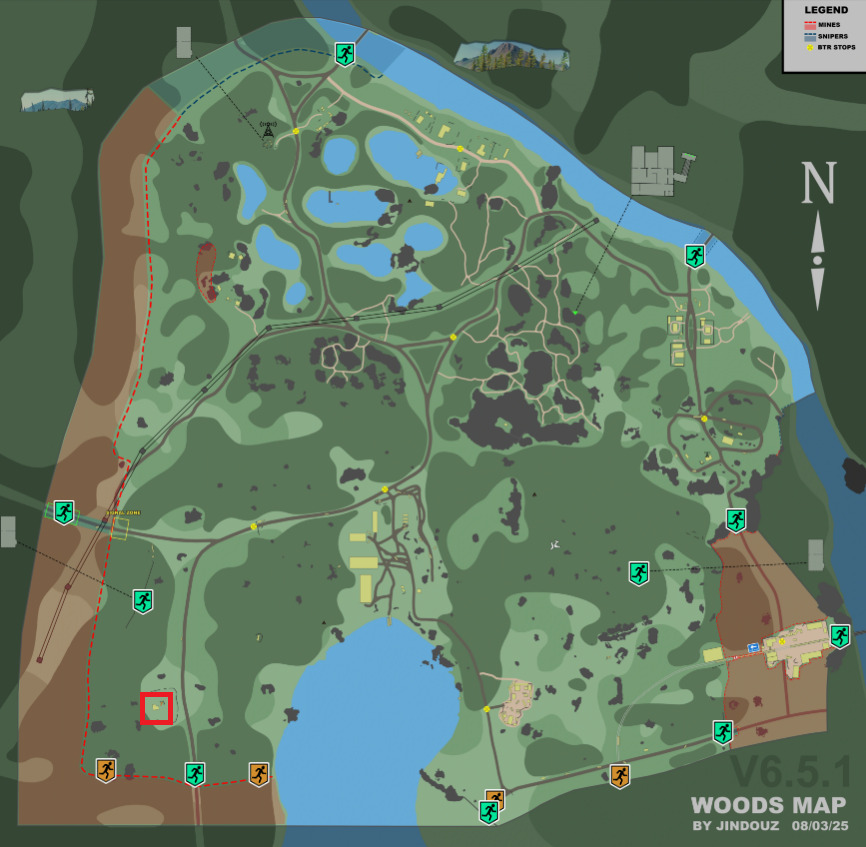Click the green extraction marker beside Signal Zone

pos(64,512)
